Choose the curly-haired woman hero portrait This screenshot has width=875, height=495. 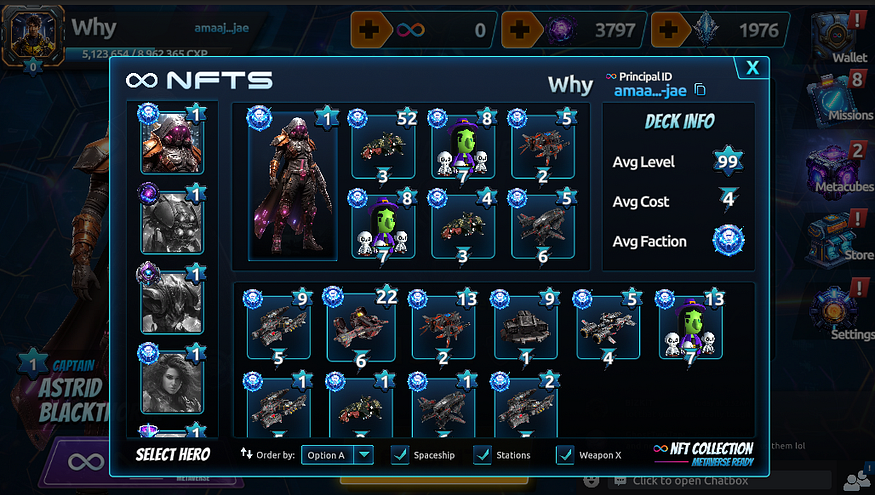172,380
